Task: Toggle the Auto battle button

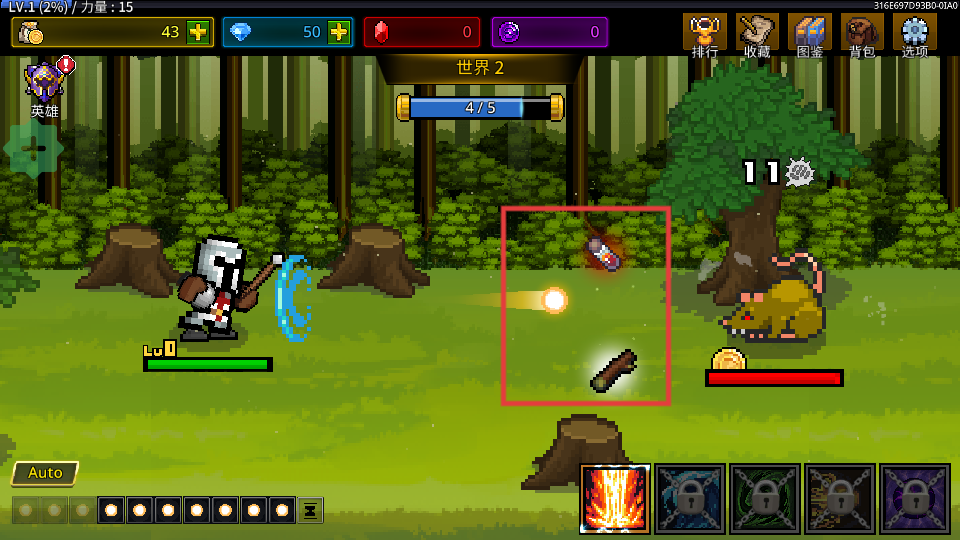Action: [x=45, y=473]
